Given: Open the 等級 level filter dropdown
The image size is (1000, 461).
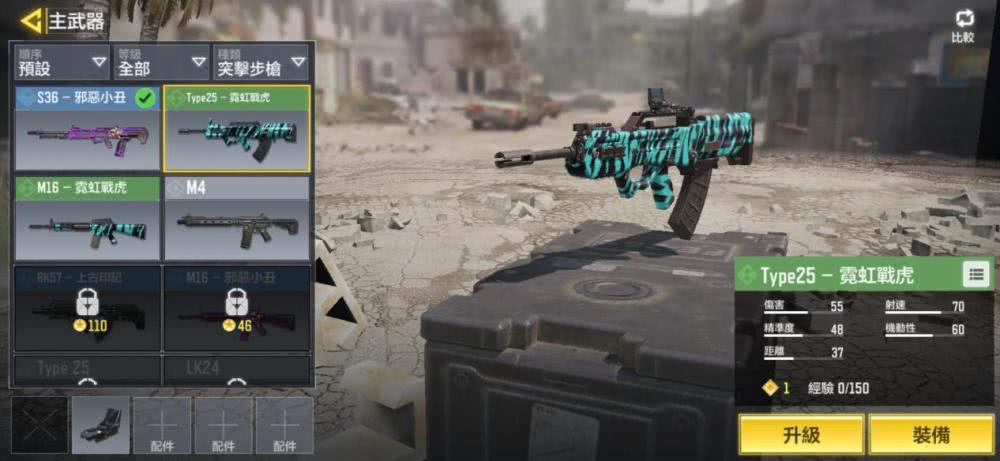Looking at the screenshot, I should pyautogui.click(x=161, y=62).
